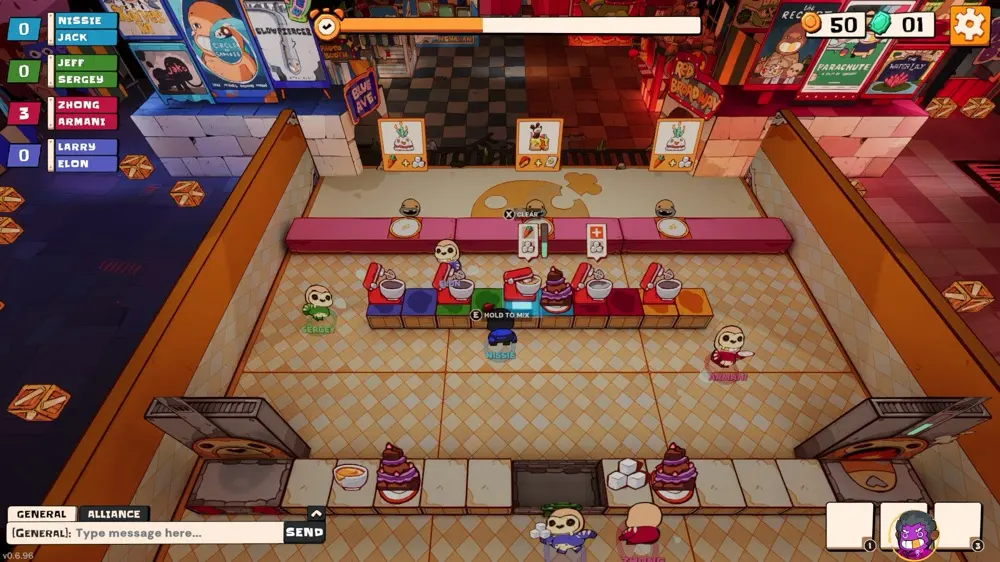Select the General chat tab
Image resolution: width=1000 pixels, height=562 pixels.
pos(41,514)
